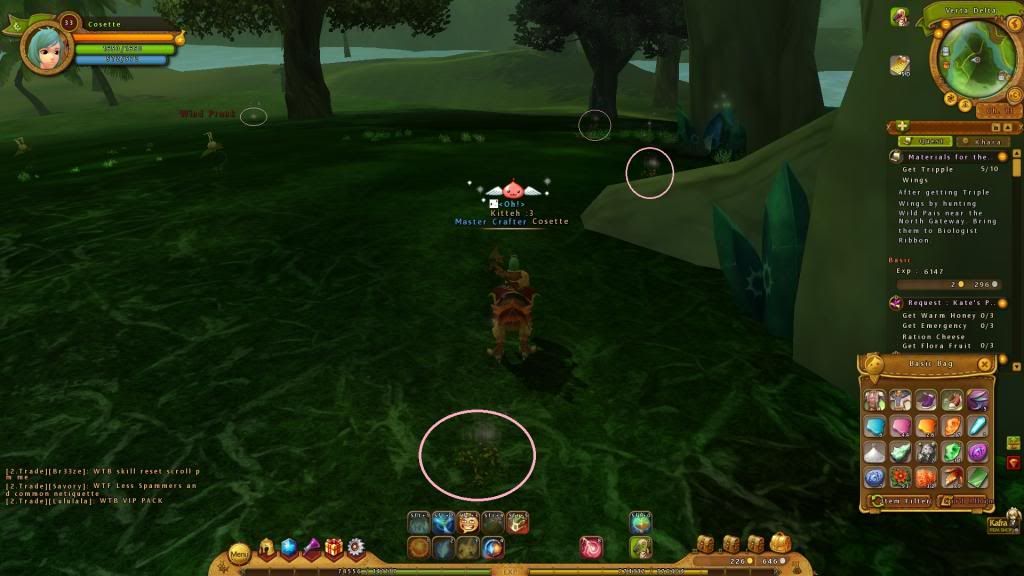Open the gift box icon

click(333, 547)
